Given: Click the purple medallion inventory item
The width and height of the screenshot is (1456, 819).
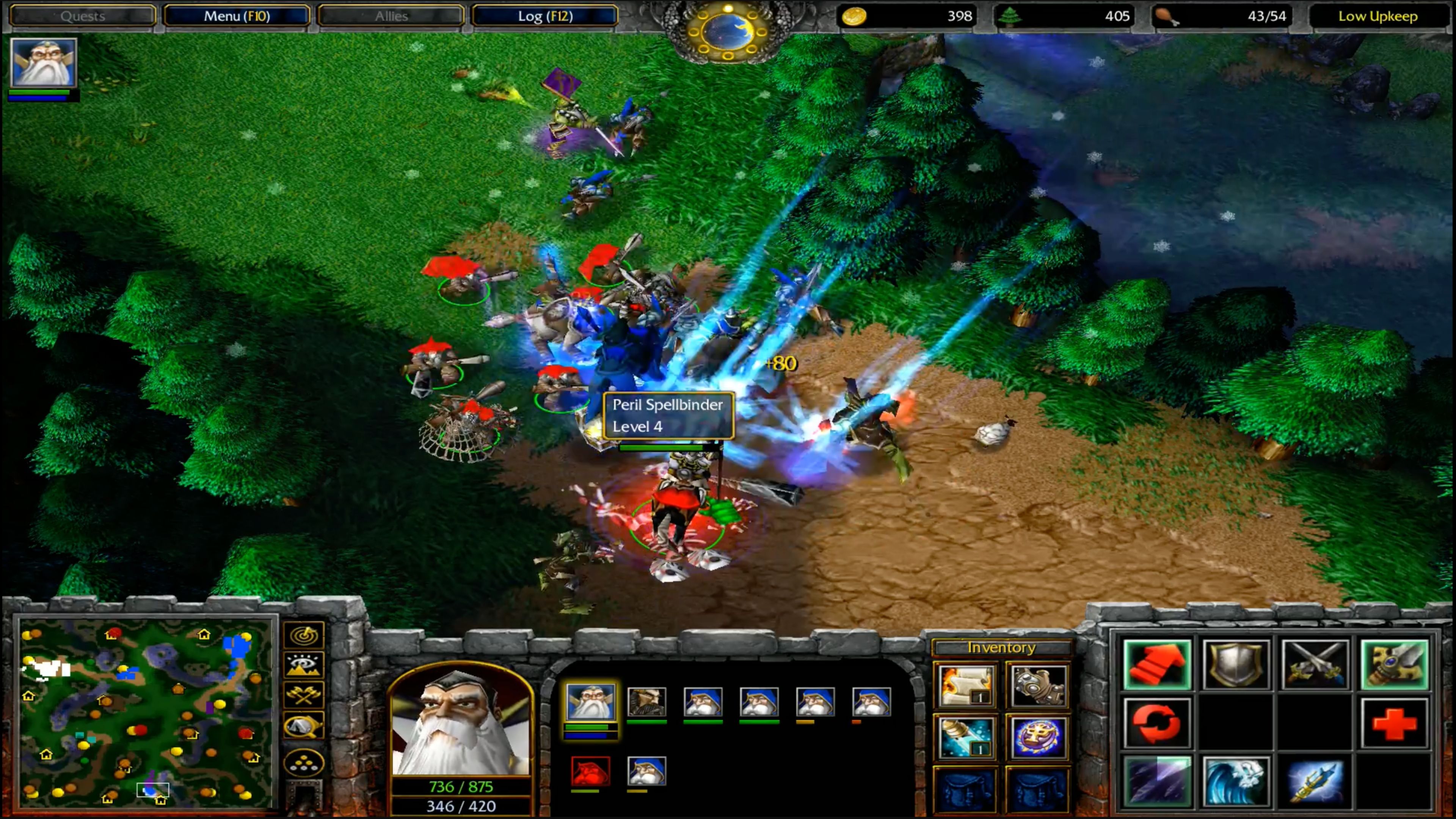Looking at the screenshot, I should (x=1039, y=738).
